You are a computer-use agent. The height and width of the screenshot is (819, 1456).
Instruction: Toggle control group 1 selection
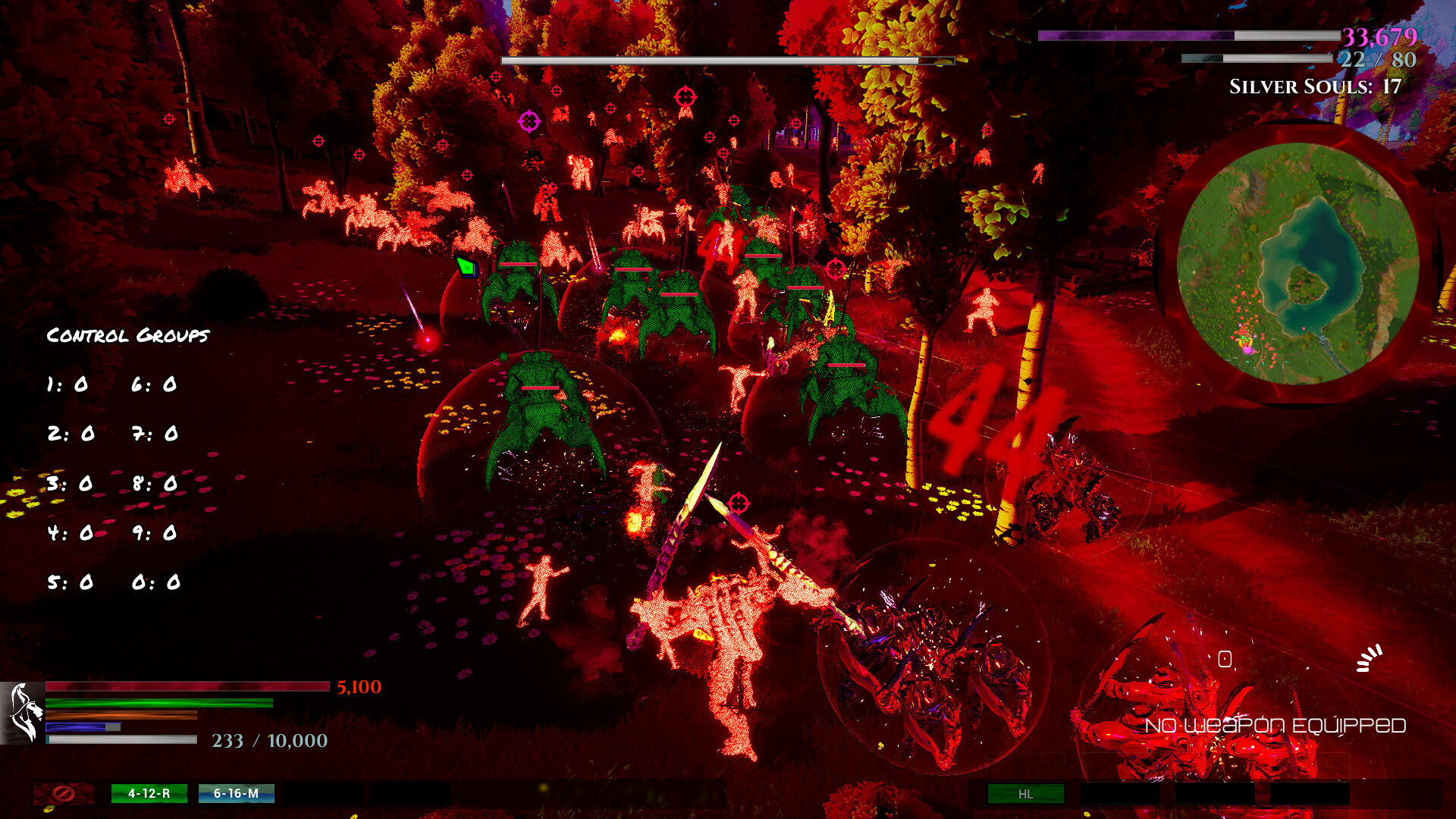tap(70, 384)
